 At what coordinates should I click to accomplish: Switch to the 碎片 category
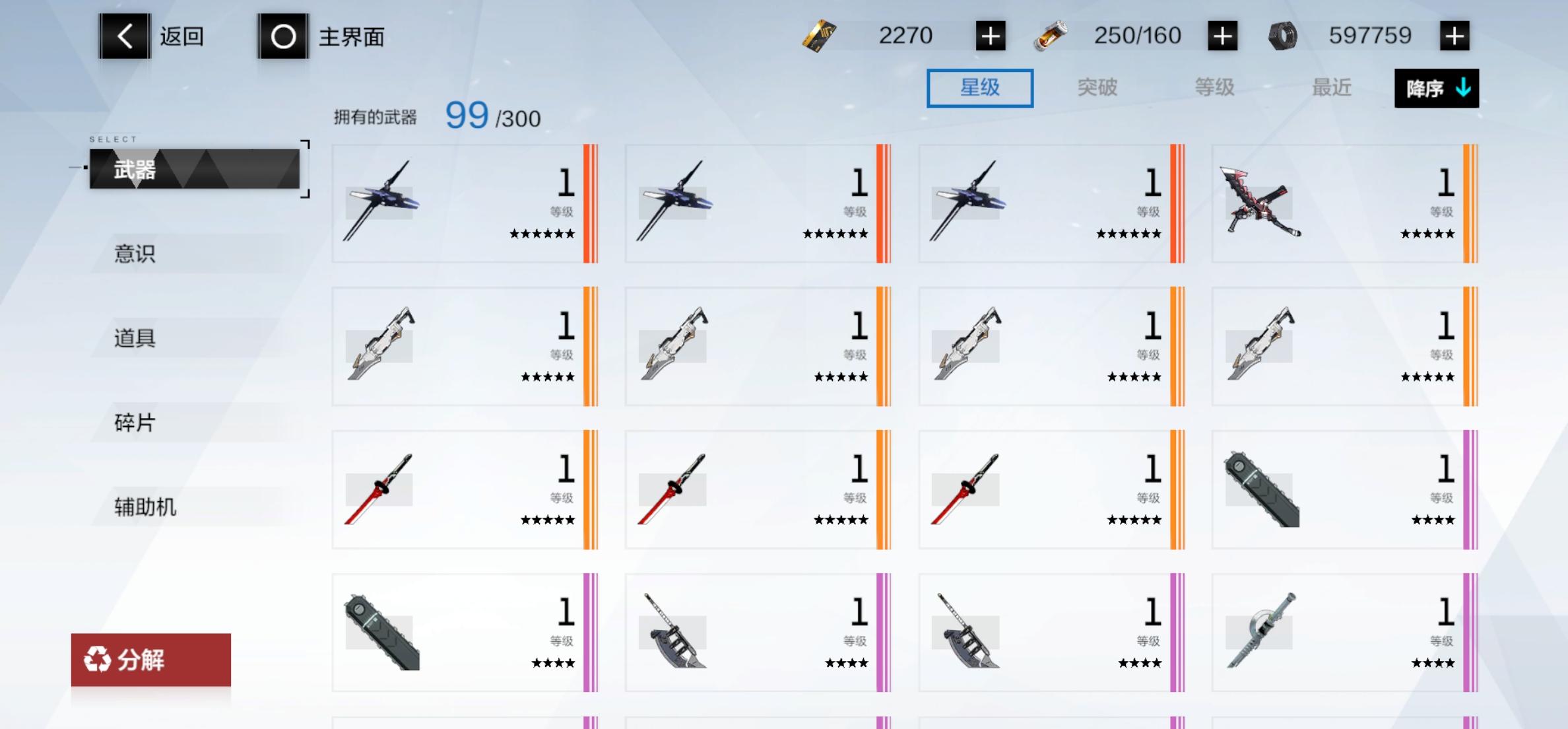point(135,423)
